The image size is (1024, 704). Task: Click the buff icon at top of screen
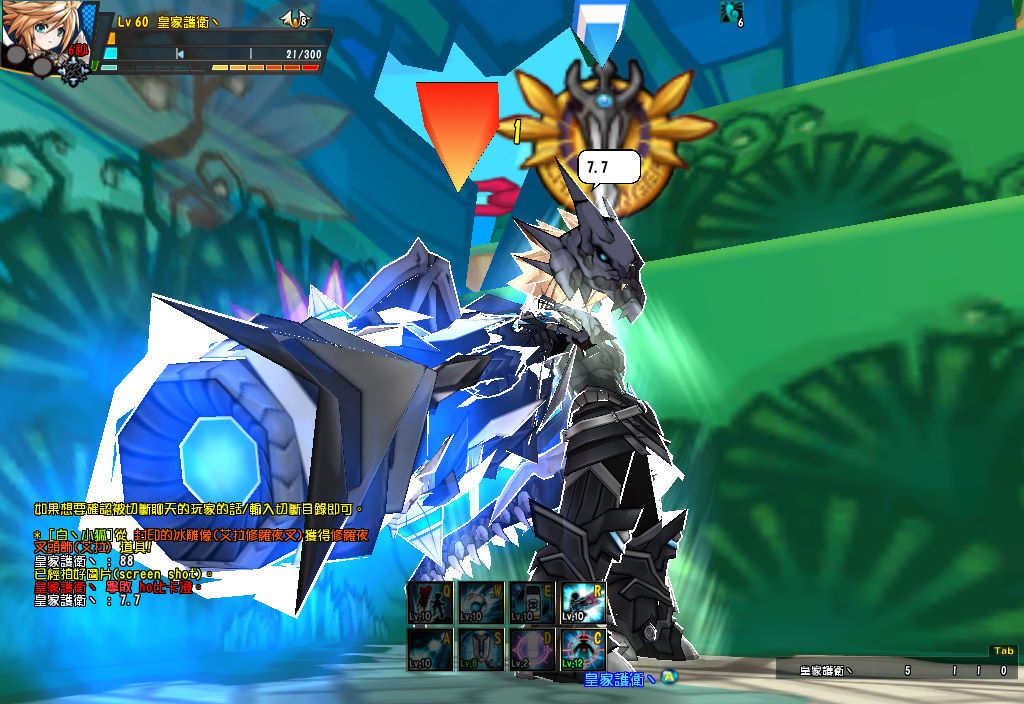(x=732, y=12)
